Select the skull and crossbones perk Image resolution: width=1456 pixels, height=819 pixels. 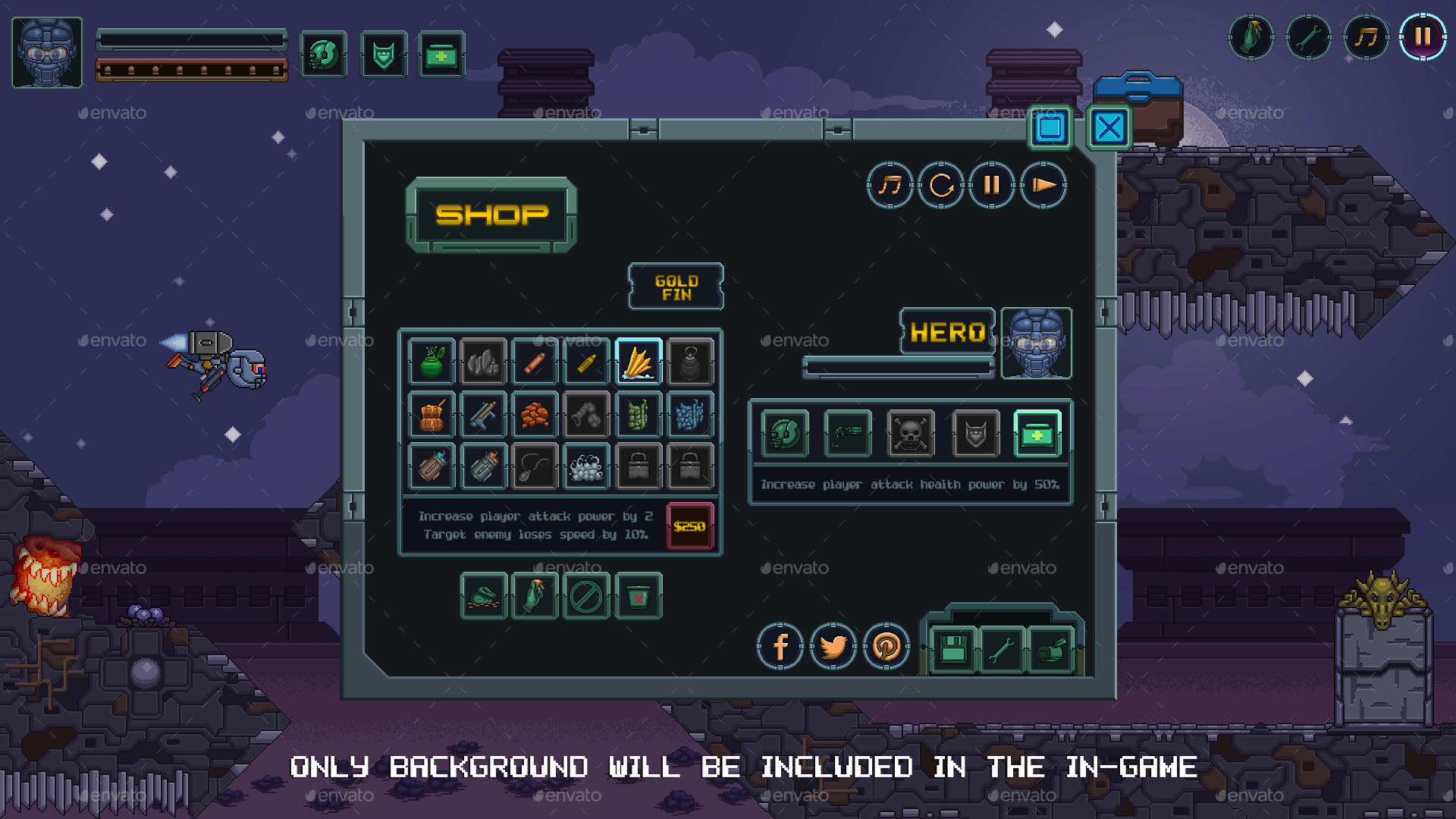coord(910,434)
